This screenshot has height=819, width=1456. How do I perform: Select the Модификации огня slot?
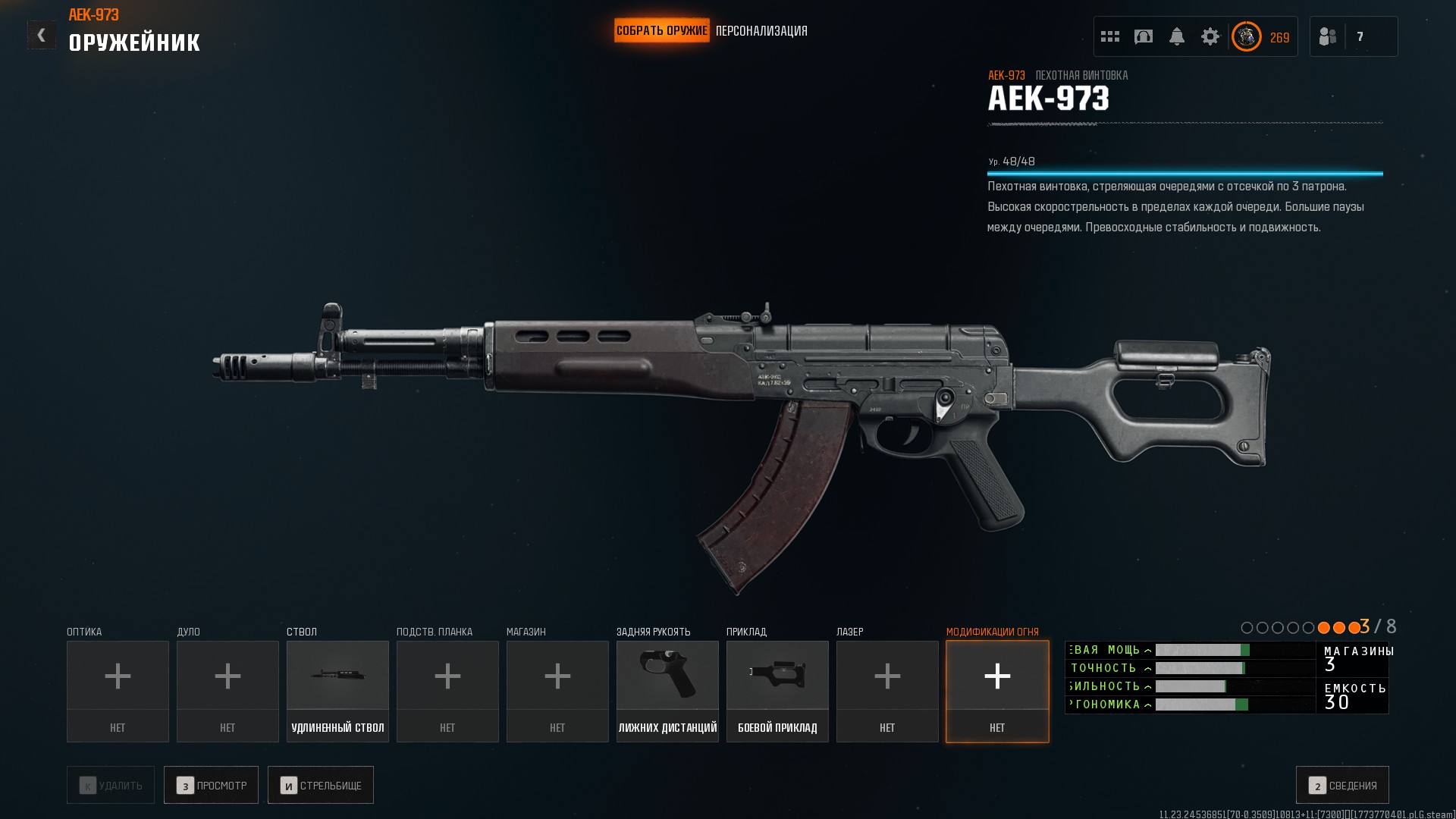997,691
